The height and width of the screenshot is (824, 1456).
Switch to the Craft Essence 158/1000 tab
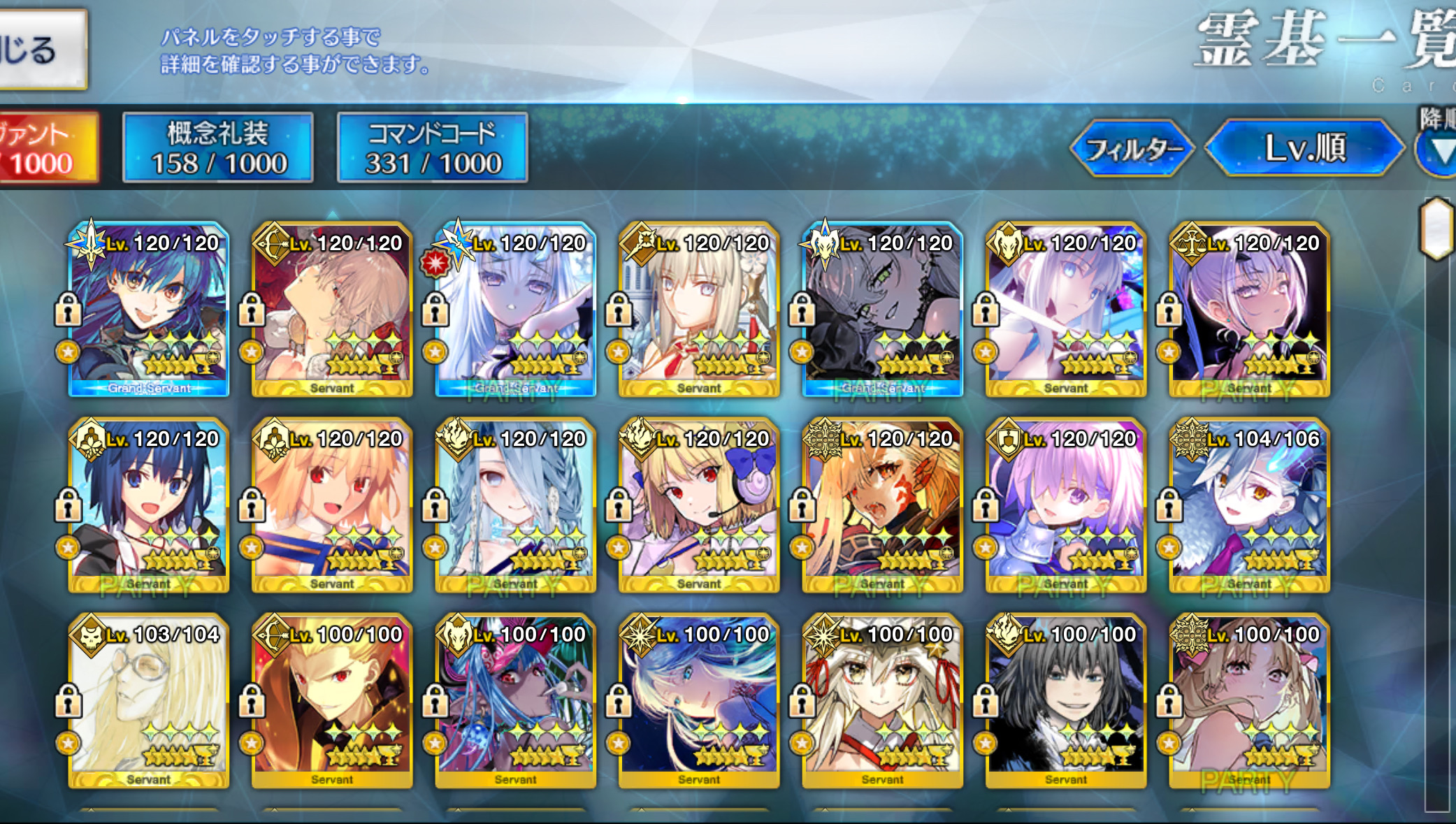(218, 147)
